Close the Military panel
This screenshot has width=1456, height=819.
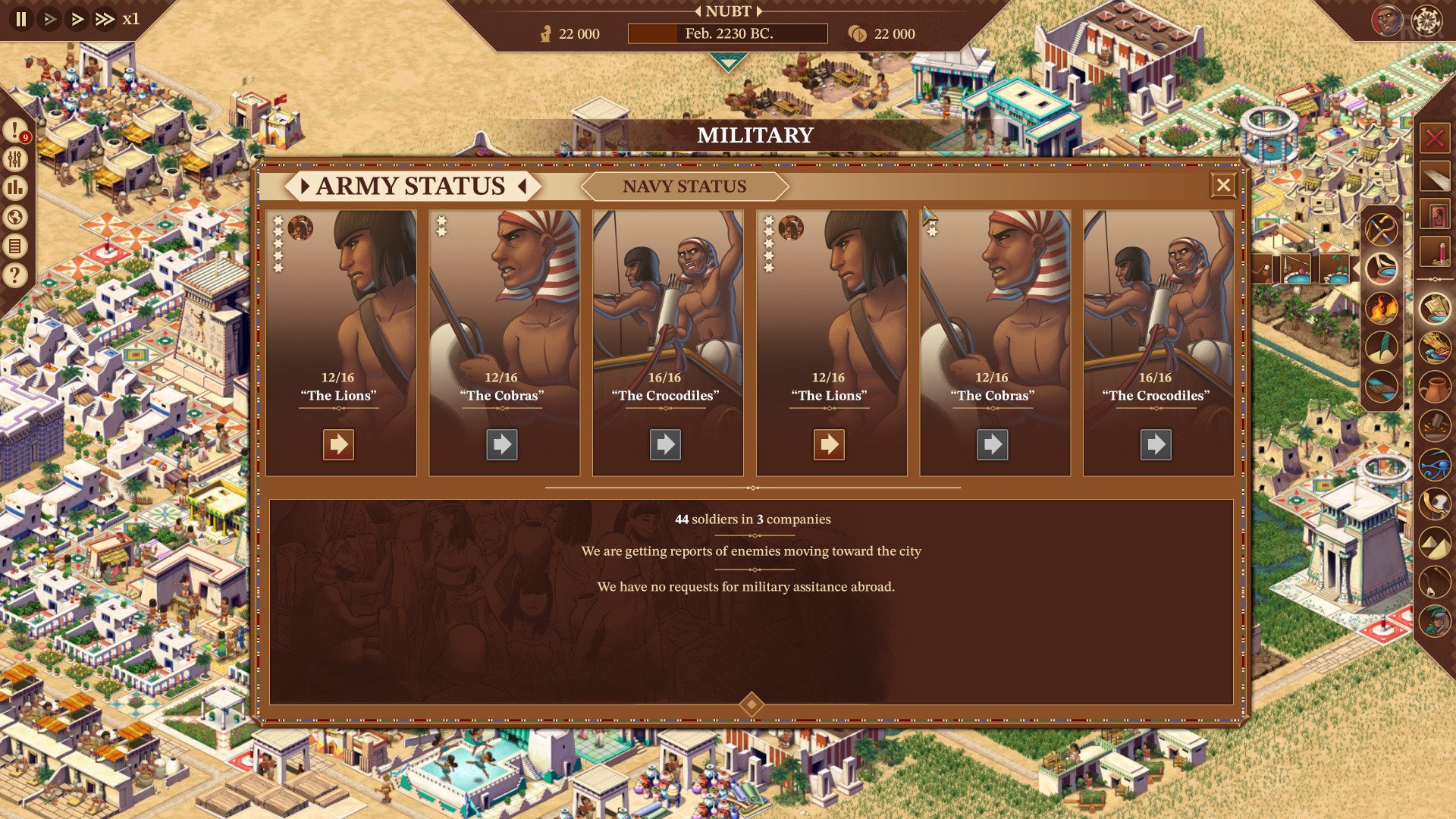point(1222,185)
